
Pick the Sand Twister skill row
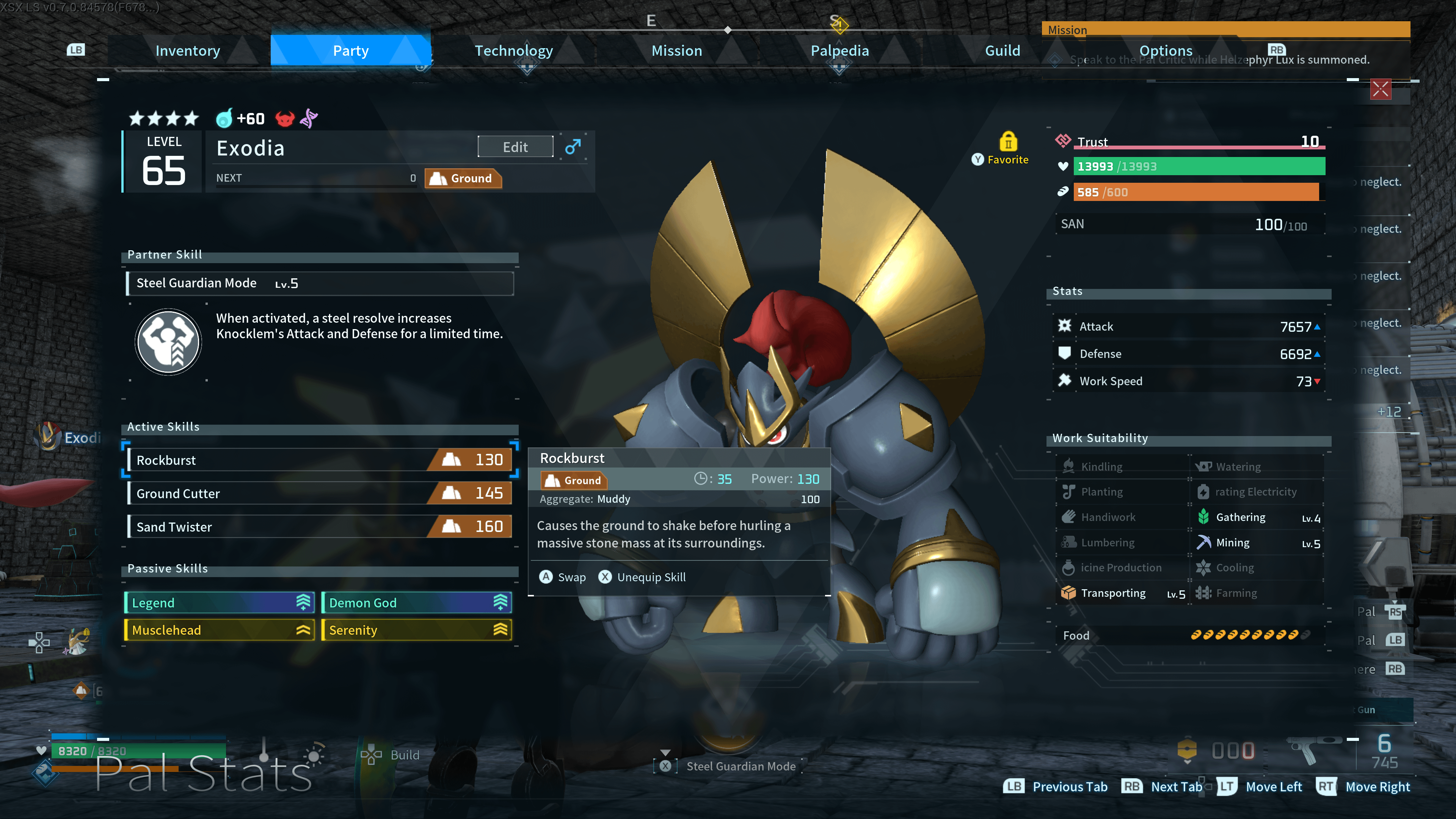click(320, 527)
